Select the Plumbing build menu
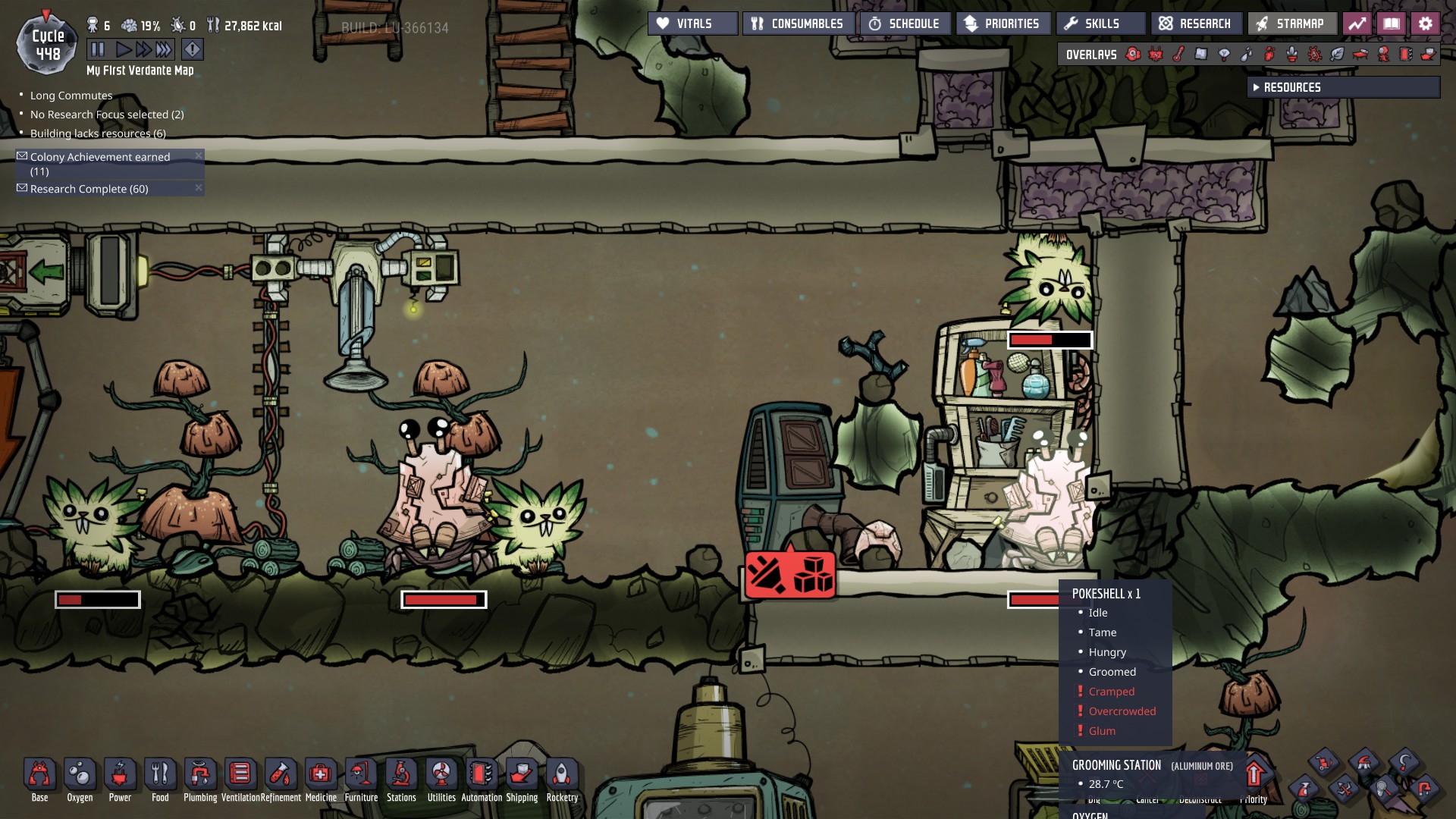Screen dimensions: 1456x819 tap(200, 780)
